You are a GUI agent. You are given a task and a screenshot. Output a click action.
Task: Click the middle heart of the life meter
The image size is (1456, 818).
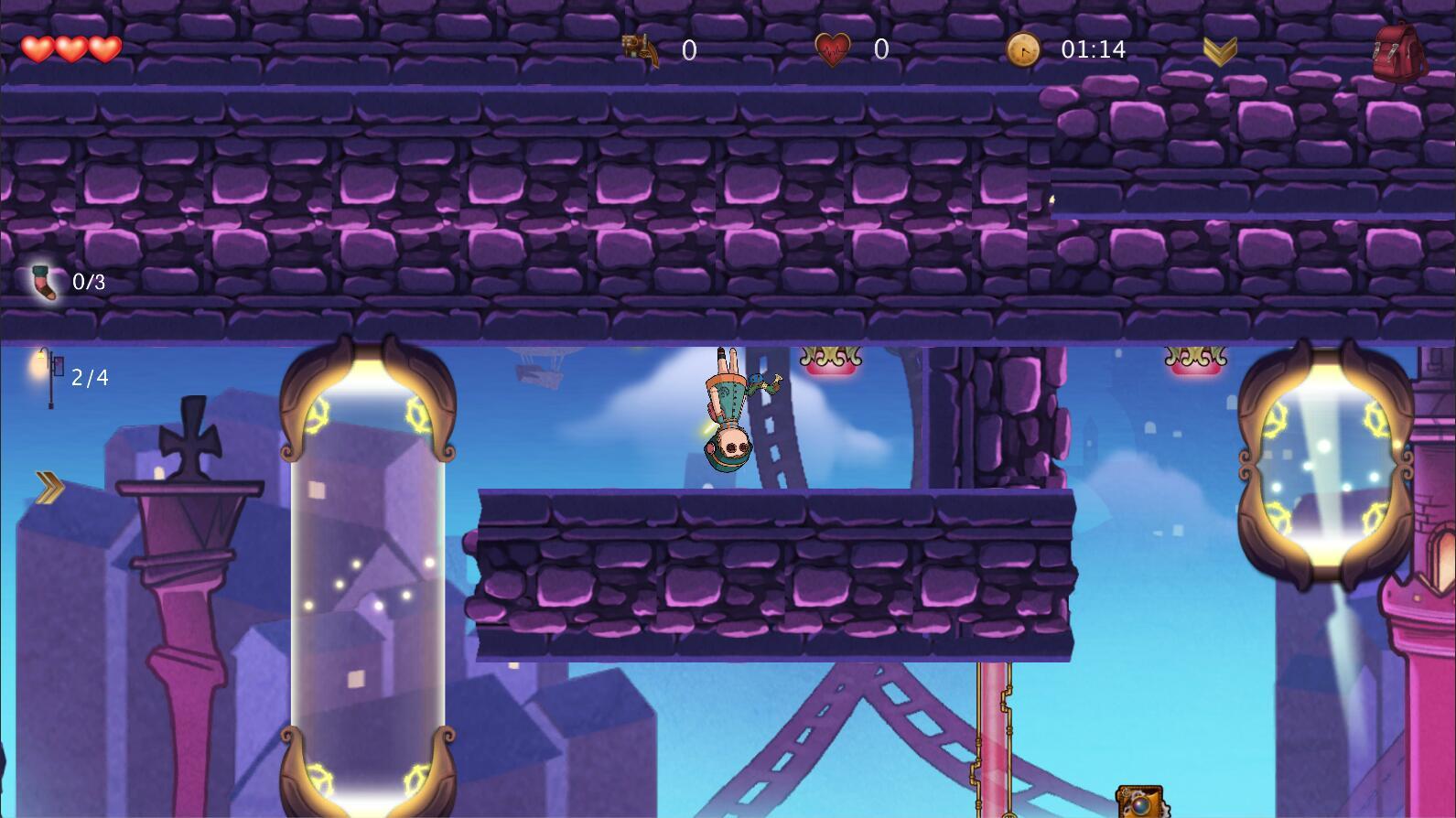[x=70, y=48]
